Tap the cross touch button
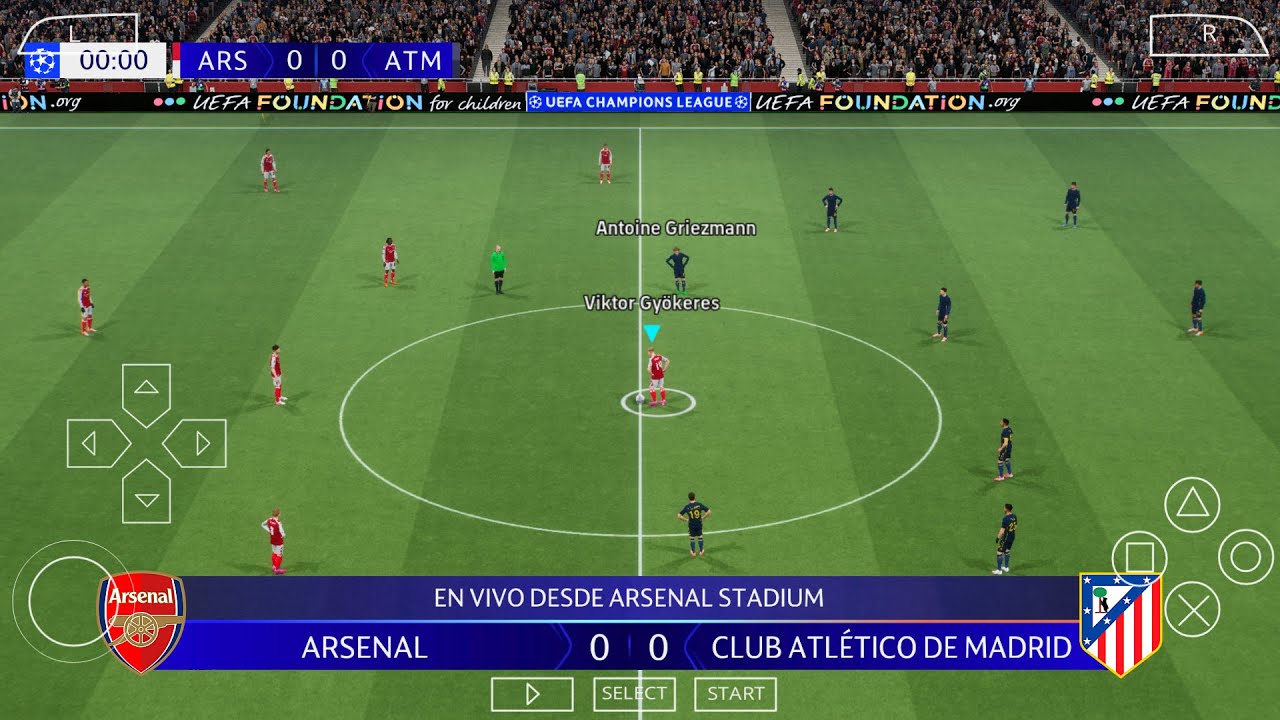This screenshot has width=1280, height=720. tap(1192, 609)
